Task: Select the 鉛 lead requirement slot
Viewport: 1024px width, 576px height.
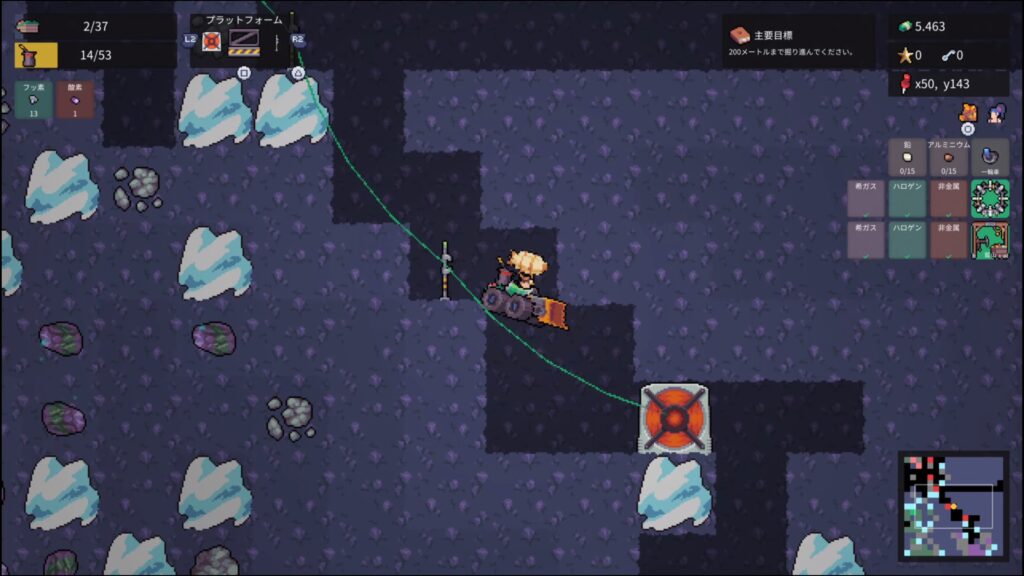Action: [907, 157]
